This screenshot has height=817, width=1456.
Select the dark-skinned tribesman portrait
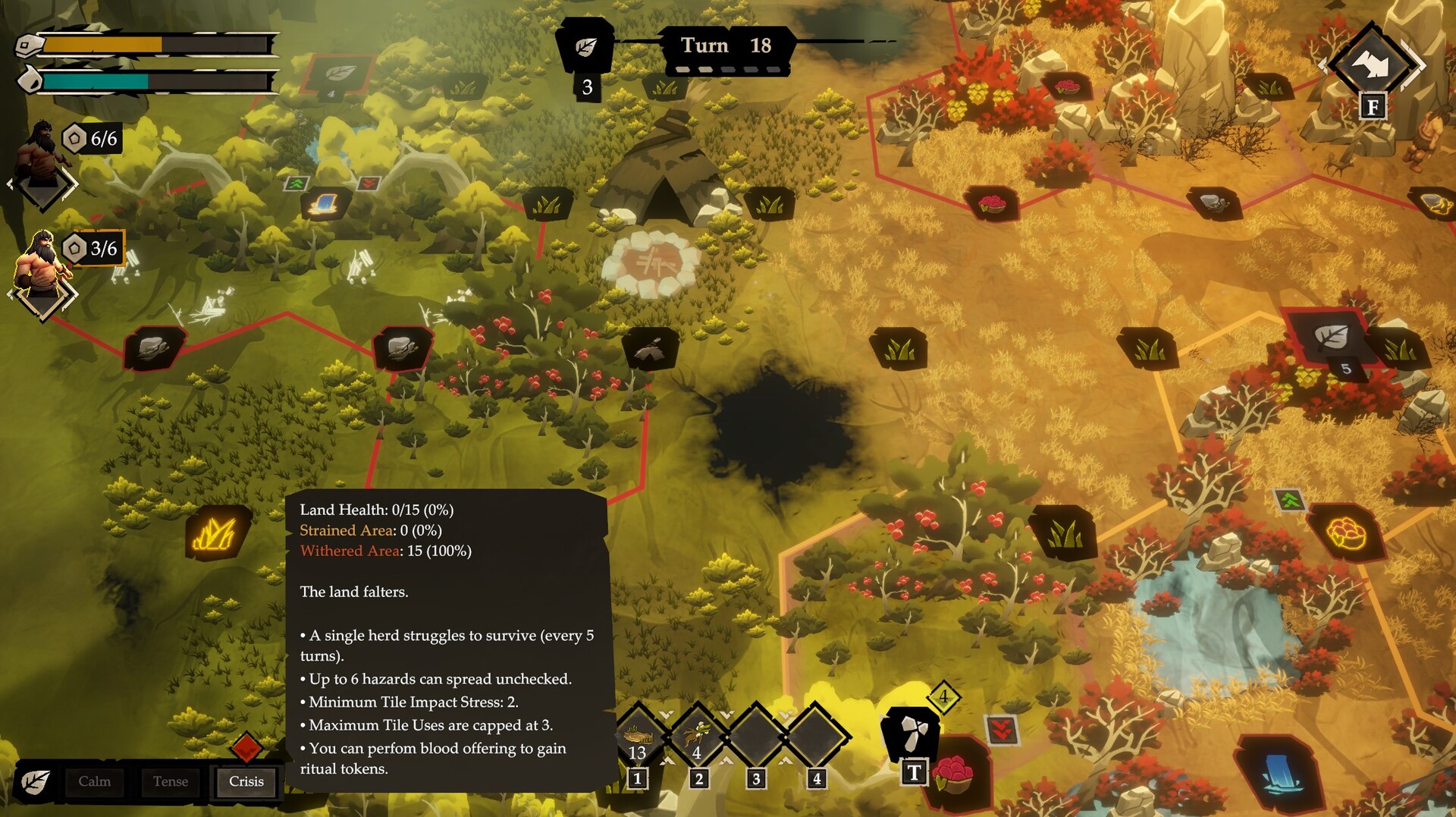point(43,156)
